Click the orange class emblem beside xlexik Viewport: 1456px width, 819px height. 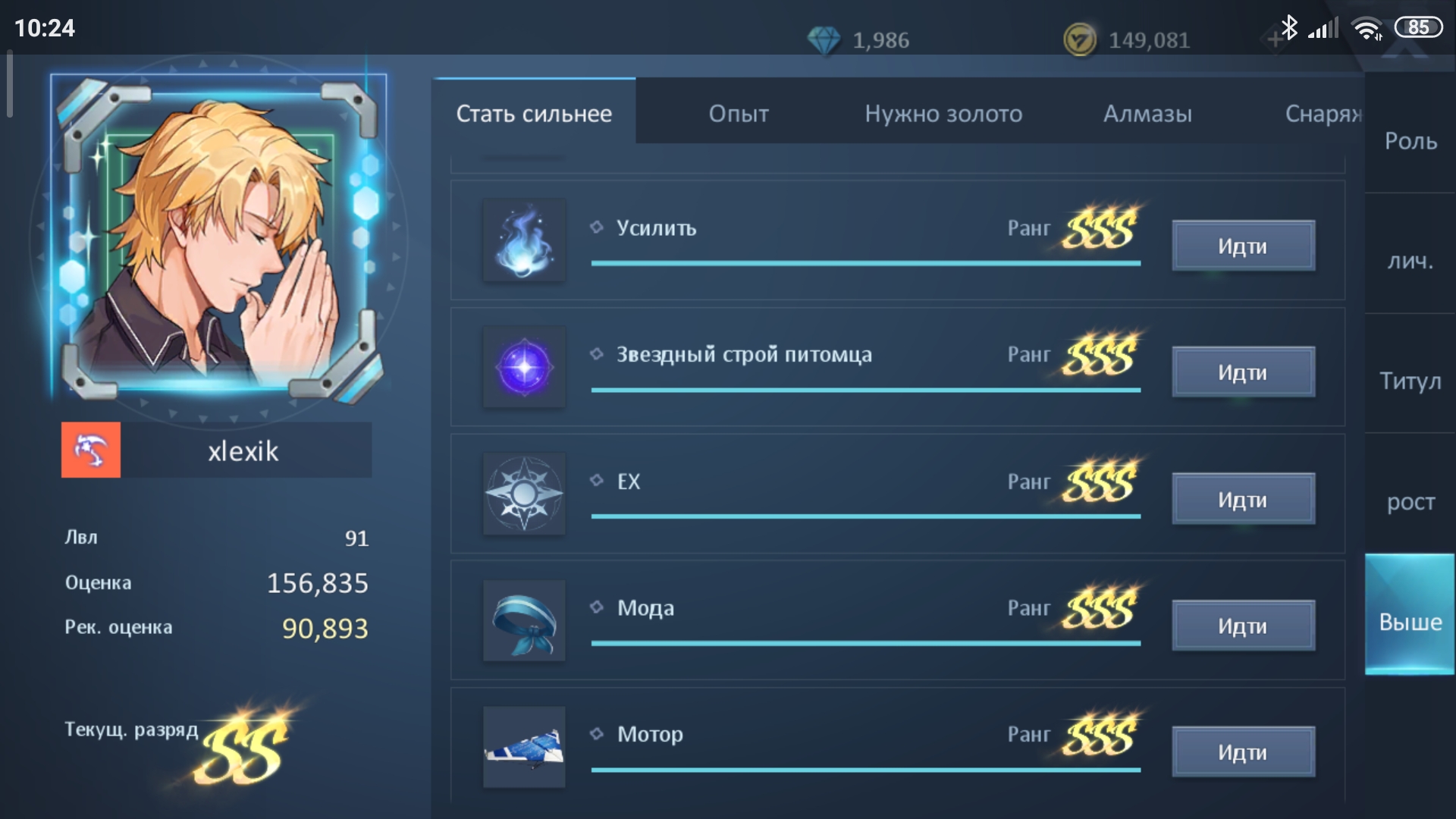[91, 450]
